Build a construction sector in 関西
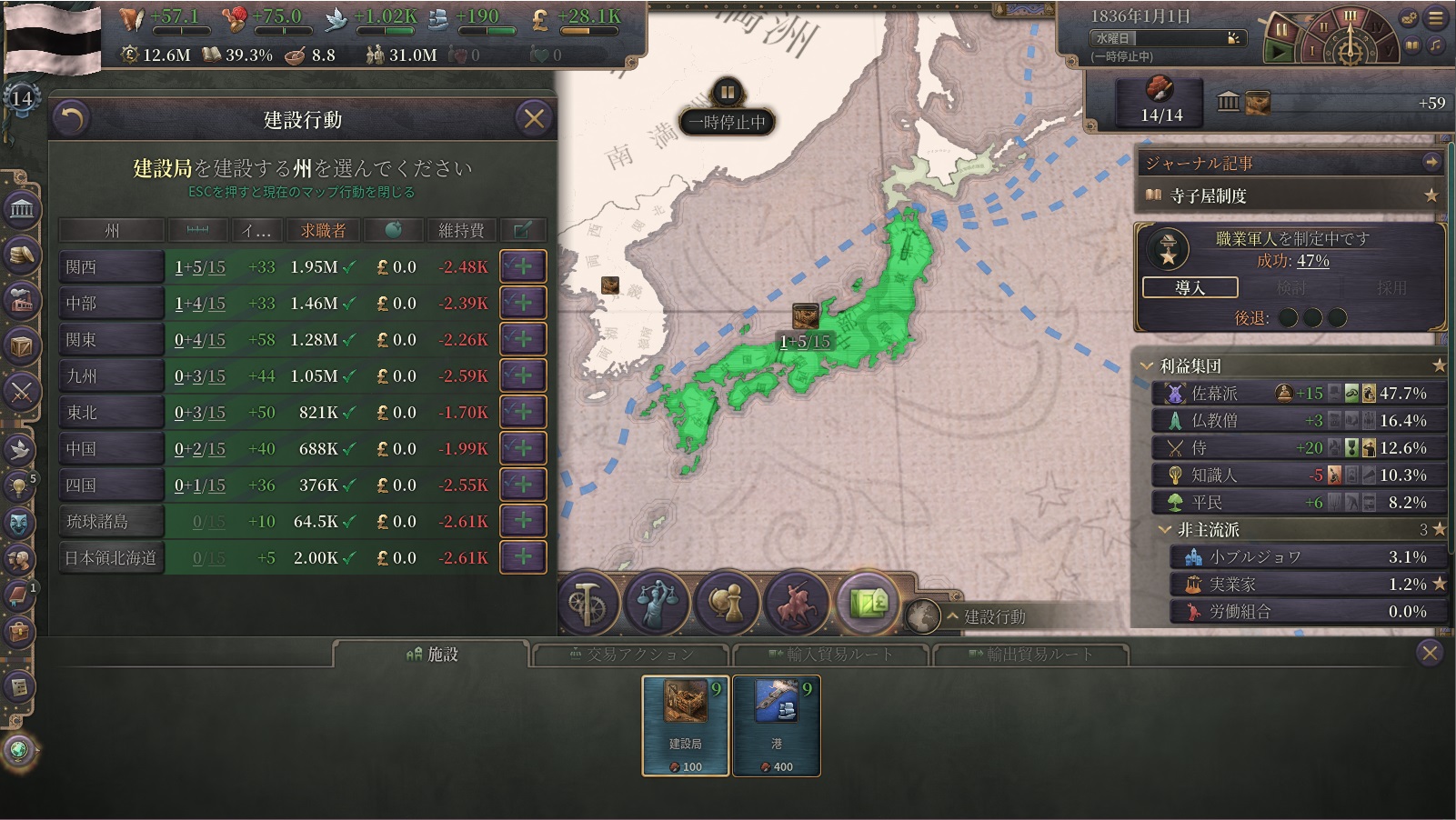This screenshot has width=1456, height=820. [x=523, y=267]
